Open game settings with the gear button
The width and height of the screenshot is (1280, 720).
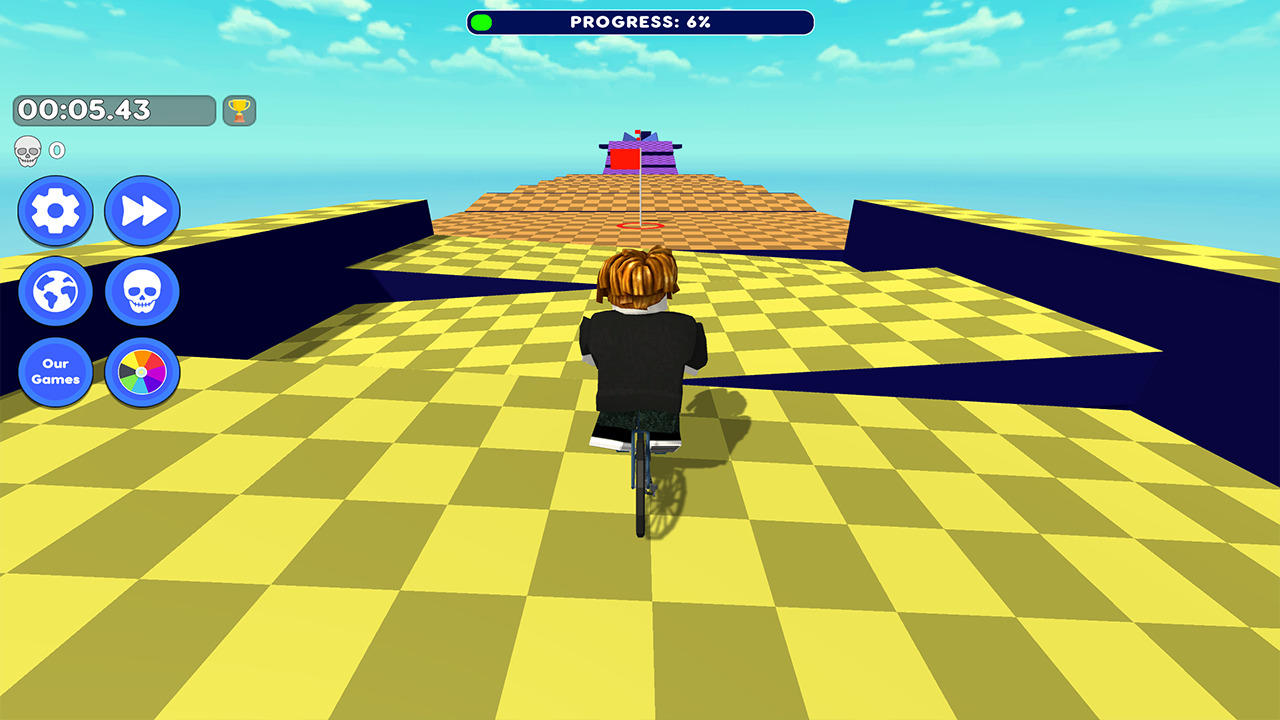pos(56,212)
